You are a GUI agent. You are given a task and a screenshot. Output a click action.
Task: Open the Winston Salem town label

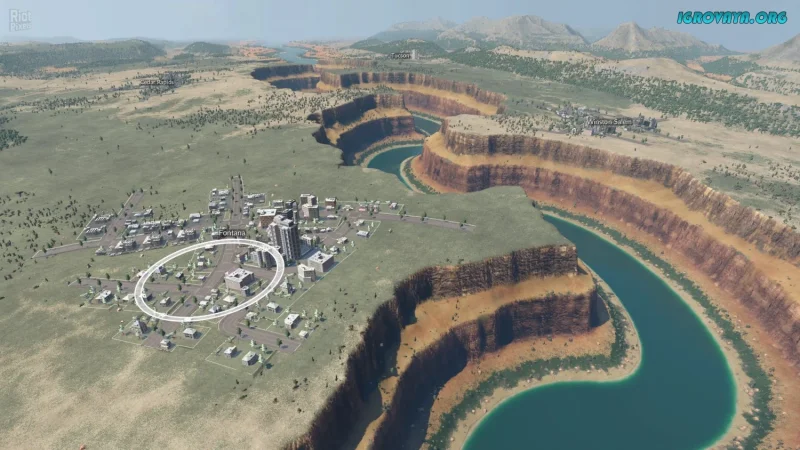[610, 121]
